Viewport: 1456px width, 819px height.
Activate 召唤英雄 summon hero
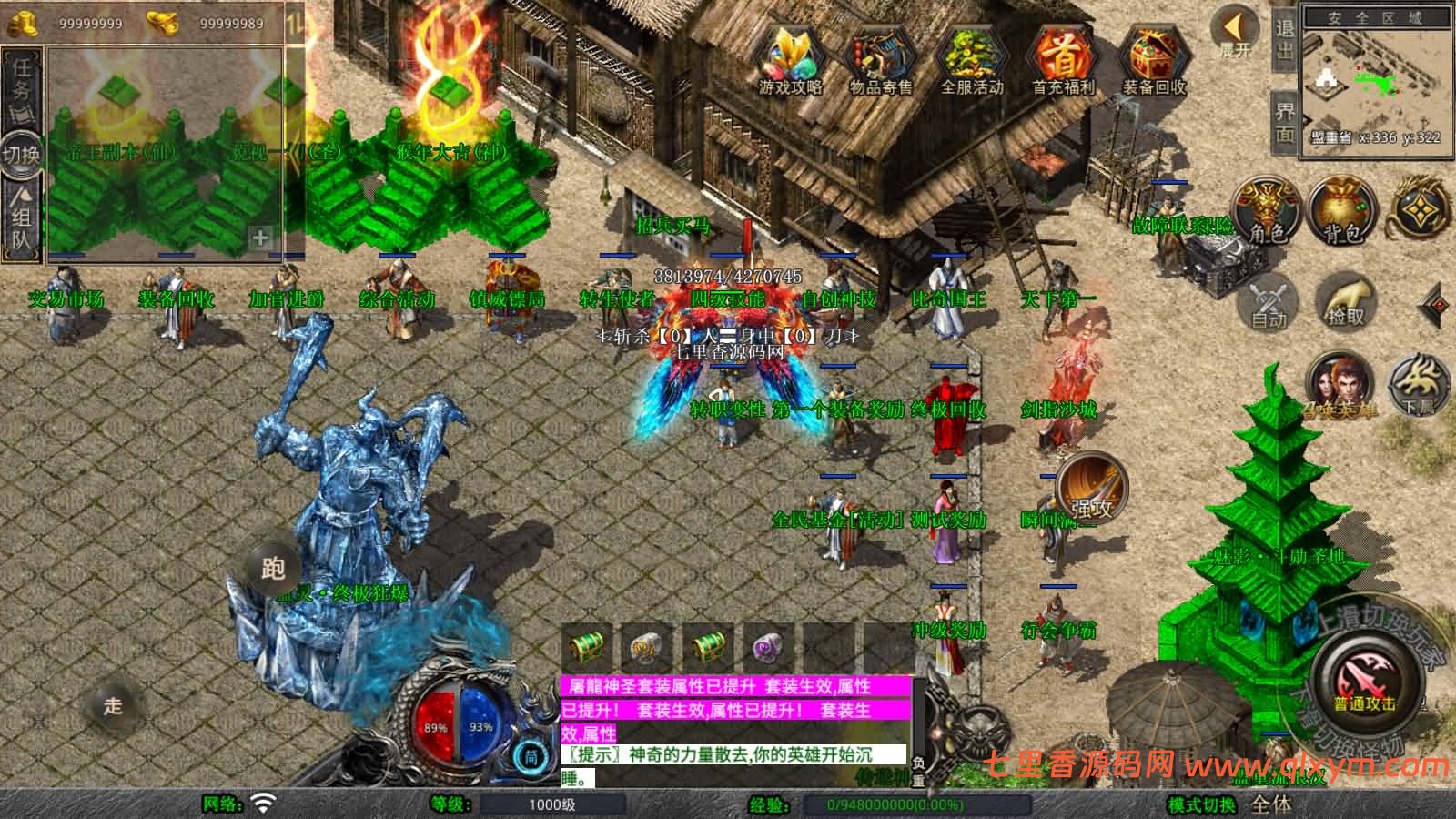pos(1340,385)
